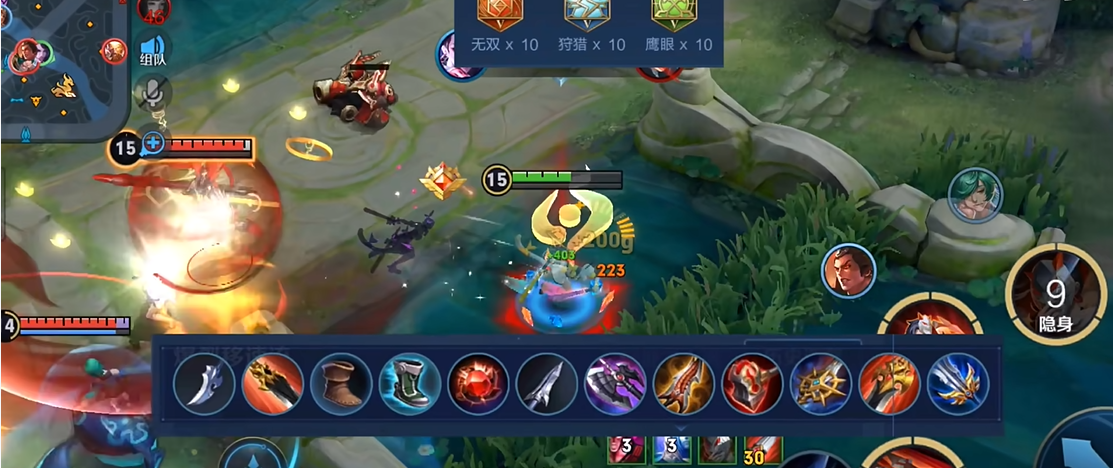Select the glowing red gem item
This screenshot has height=468, width=1113.
pos(478,384)
